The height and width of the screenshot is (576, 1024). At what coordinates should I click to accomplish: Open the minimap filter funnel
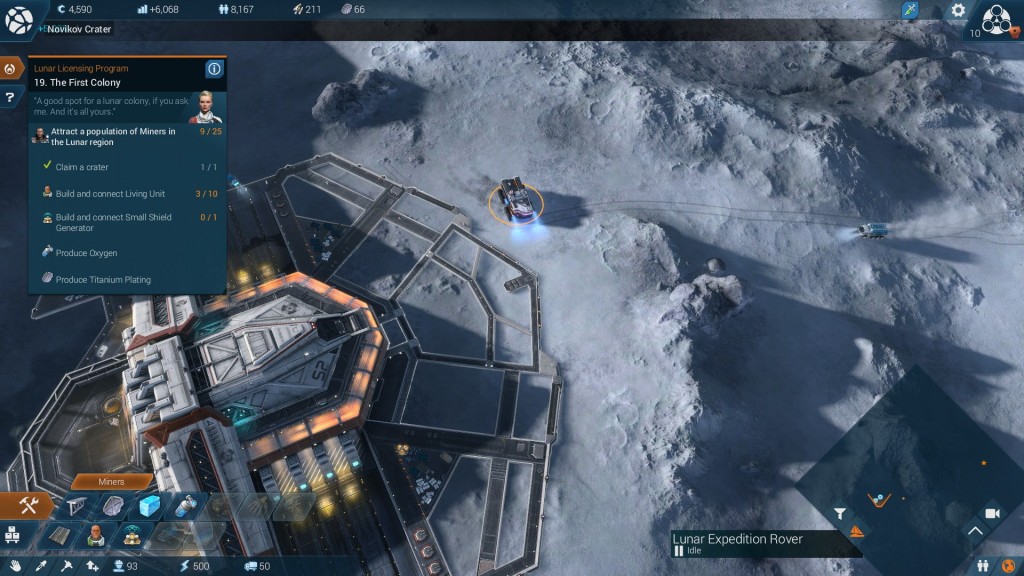[x=840, y=514]
